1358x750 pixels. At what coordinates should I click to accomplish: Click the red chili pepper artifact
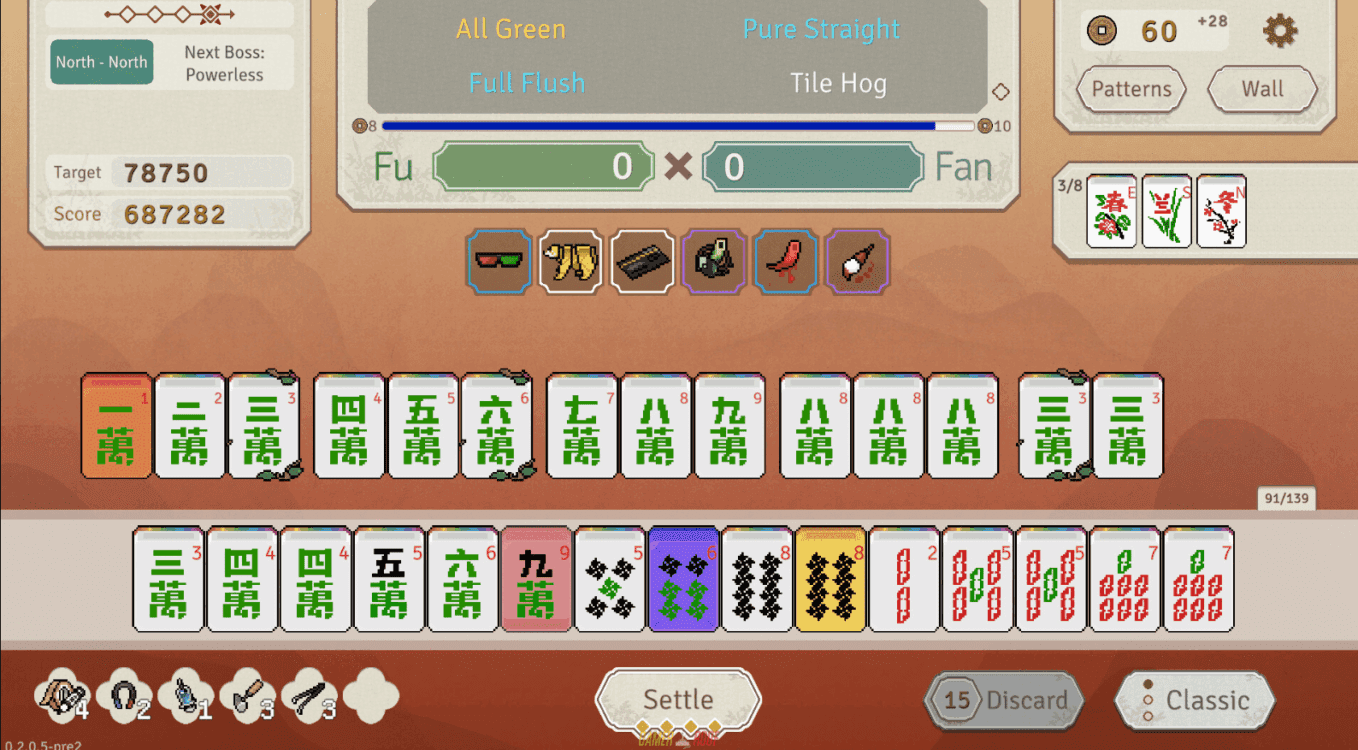[x=786, y=261]
